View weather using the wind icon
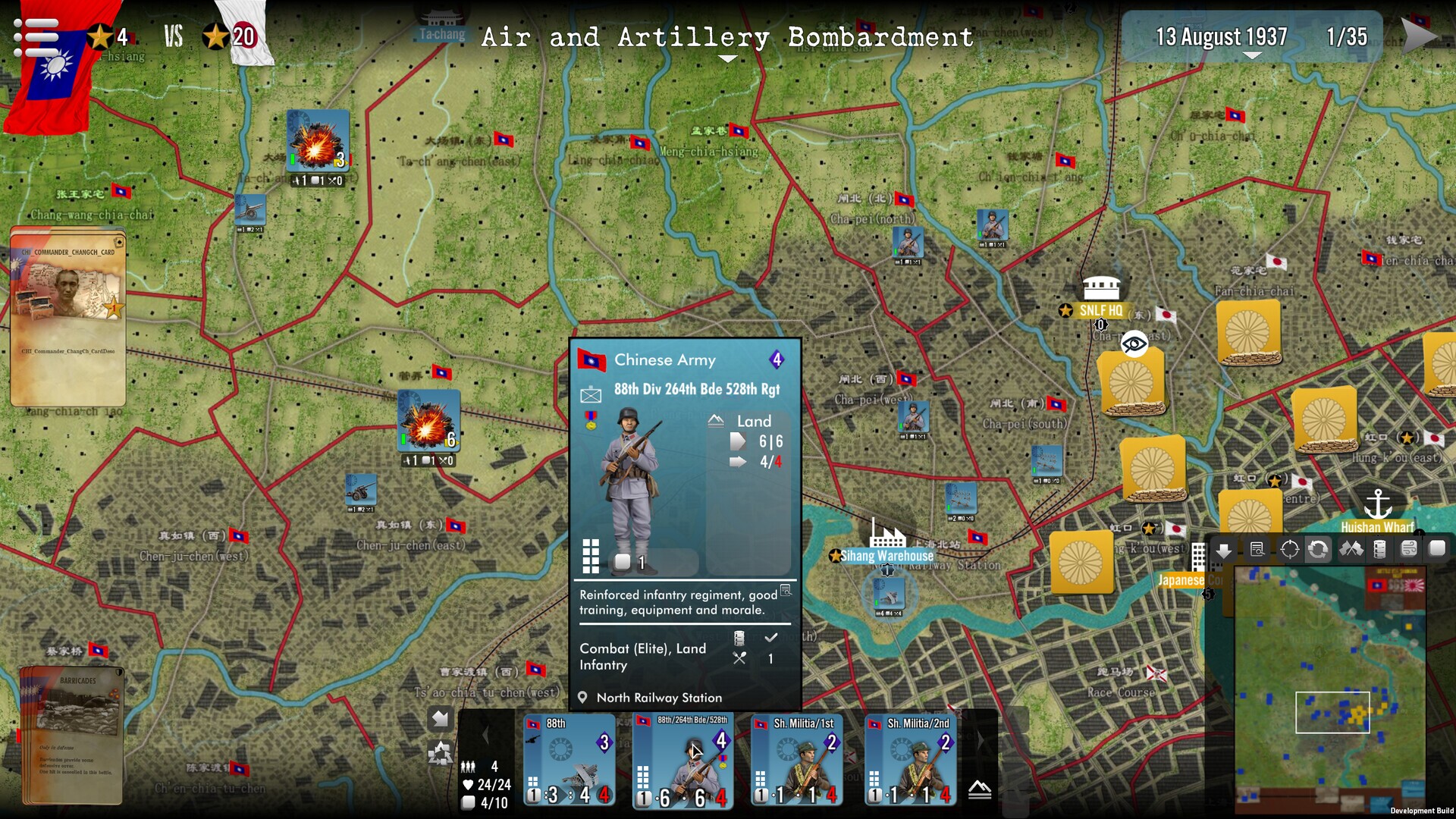The height and width of the screenshot is (819, 1456). tap(1408, 550)
